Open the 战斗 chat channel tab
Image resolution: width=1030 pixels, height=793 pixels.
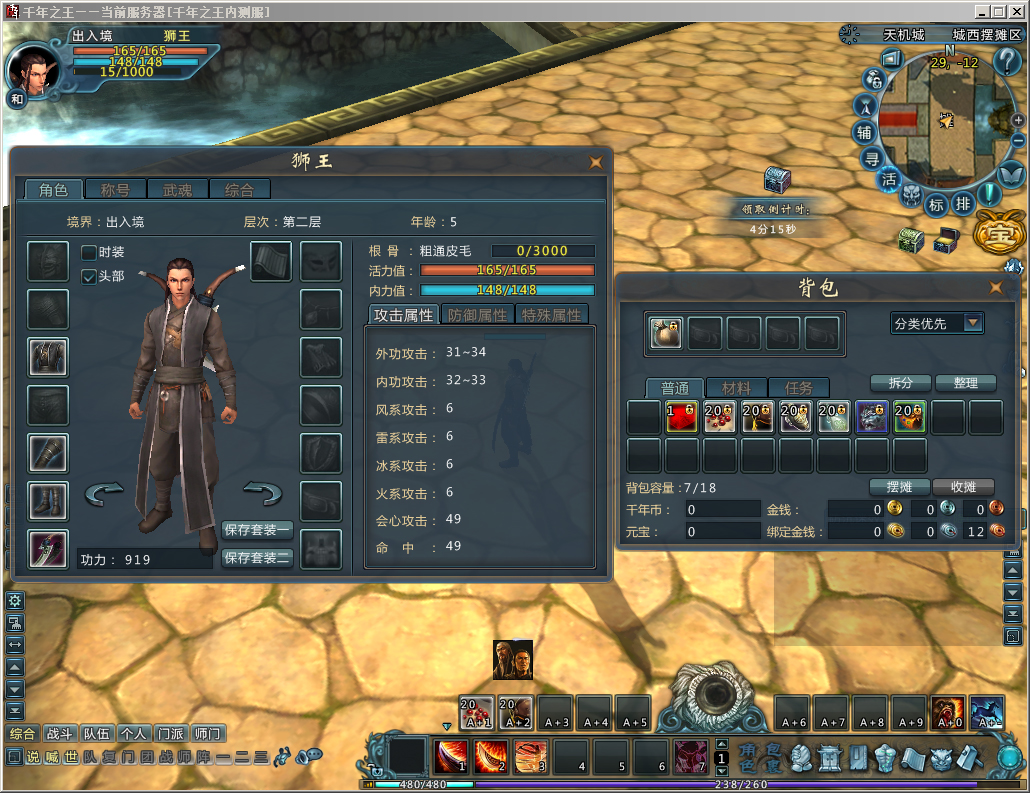(x=60, y=733)
